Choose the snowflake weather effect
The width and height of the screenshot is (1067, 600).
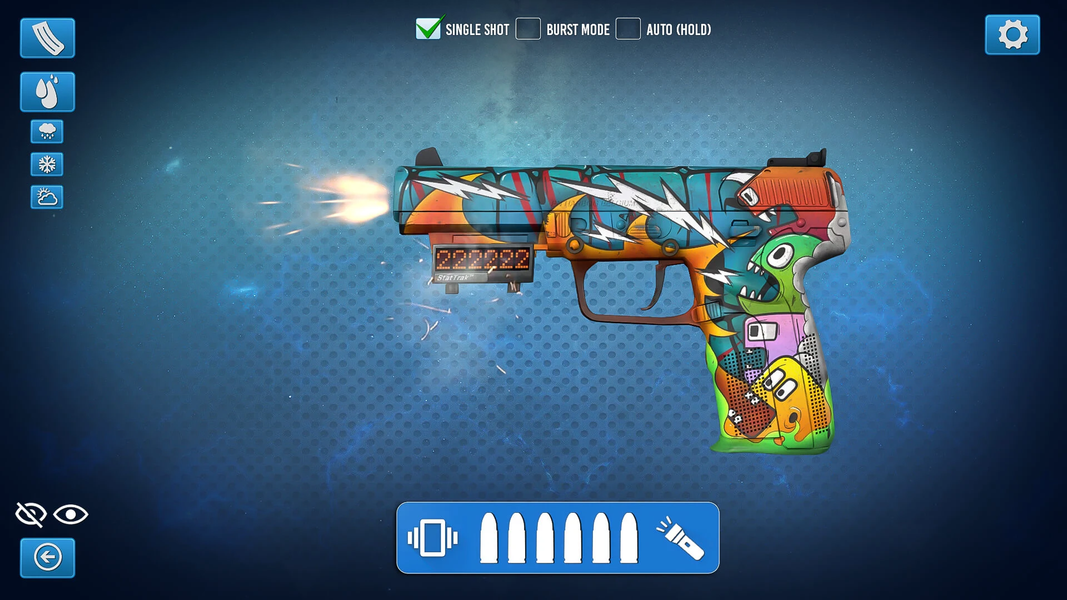[x=47, y=164]
